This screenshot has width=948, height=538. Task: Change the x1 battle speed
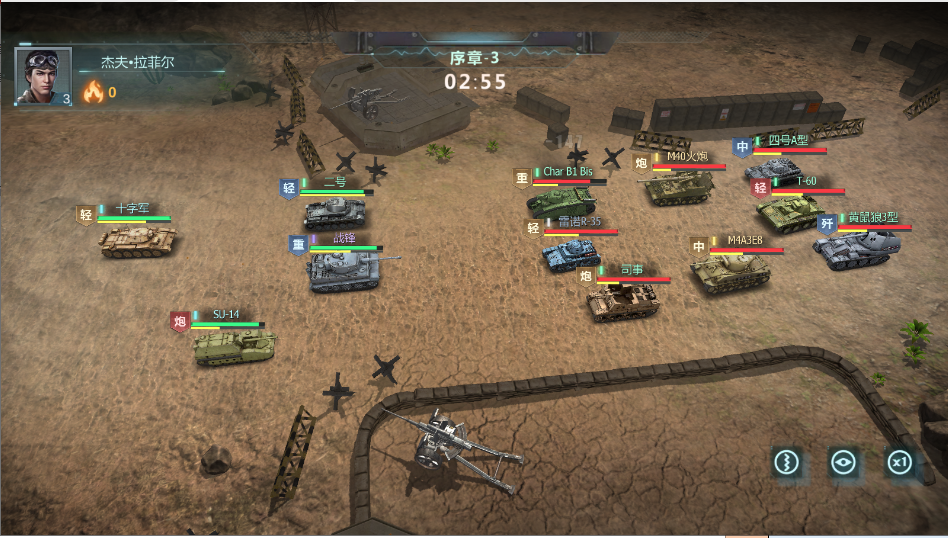(900, 462)
